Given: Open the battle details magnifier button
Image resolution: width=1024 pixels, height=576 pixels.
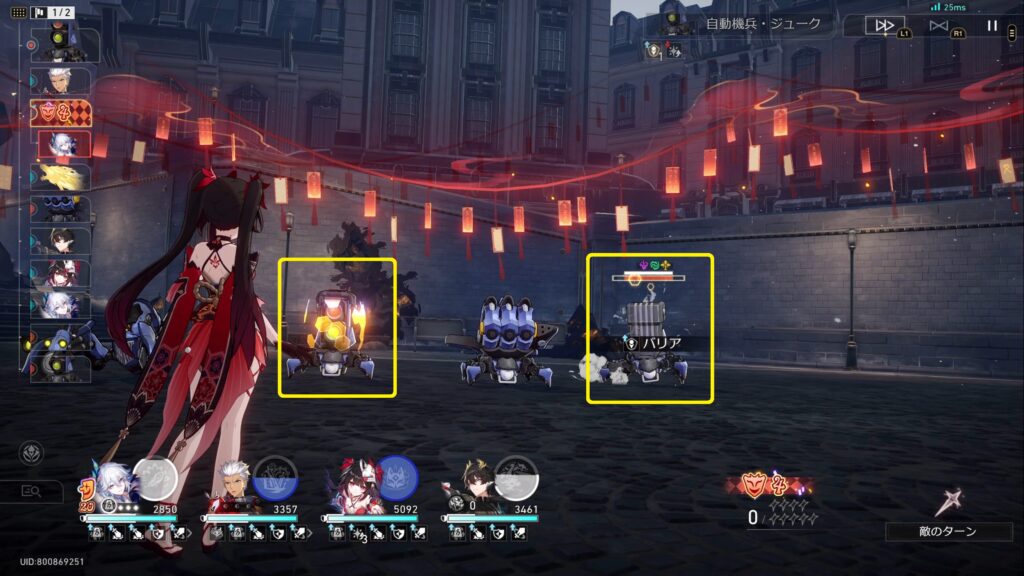Looking at the screenshot, I should 31,490.
